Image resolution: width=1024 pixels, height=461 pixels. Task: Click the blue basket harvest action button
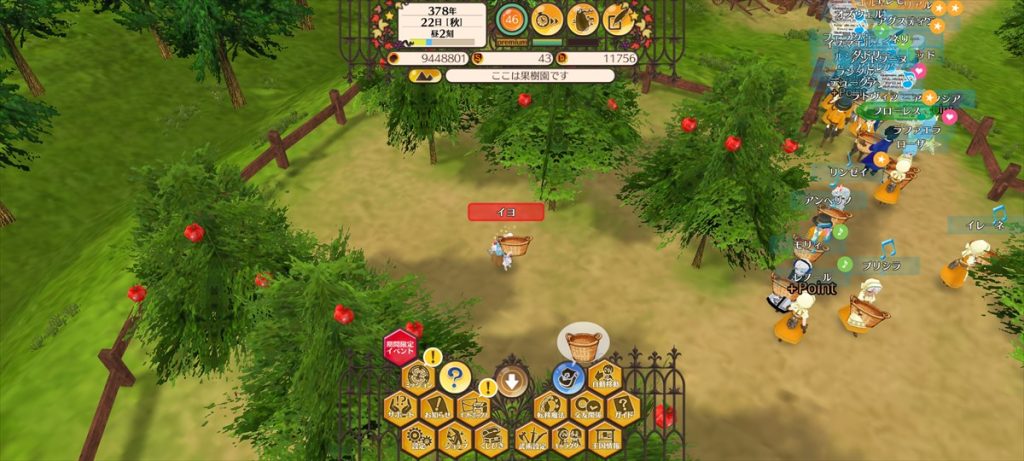[x=569, y=377]
